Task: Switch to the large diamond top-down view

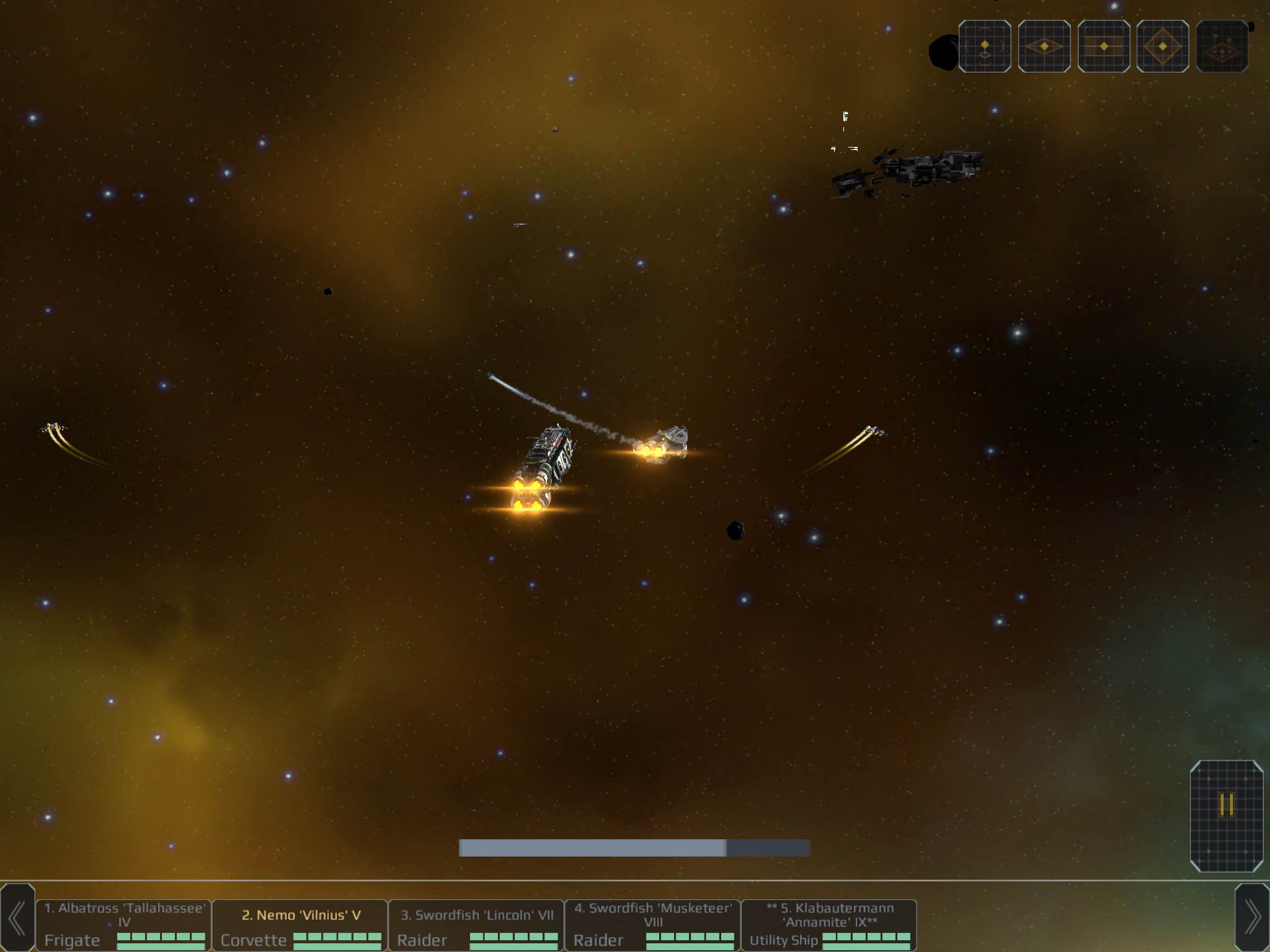Action: 1163,46
